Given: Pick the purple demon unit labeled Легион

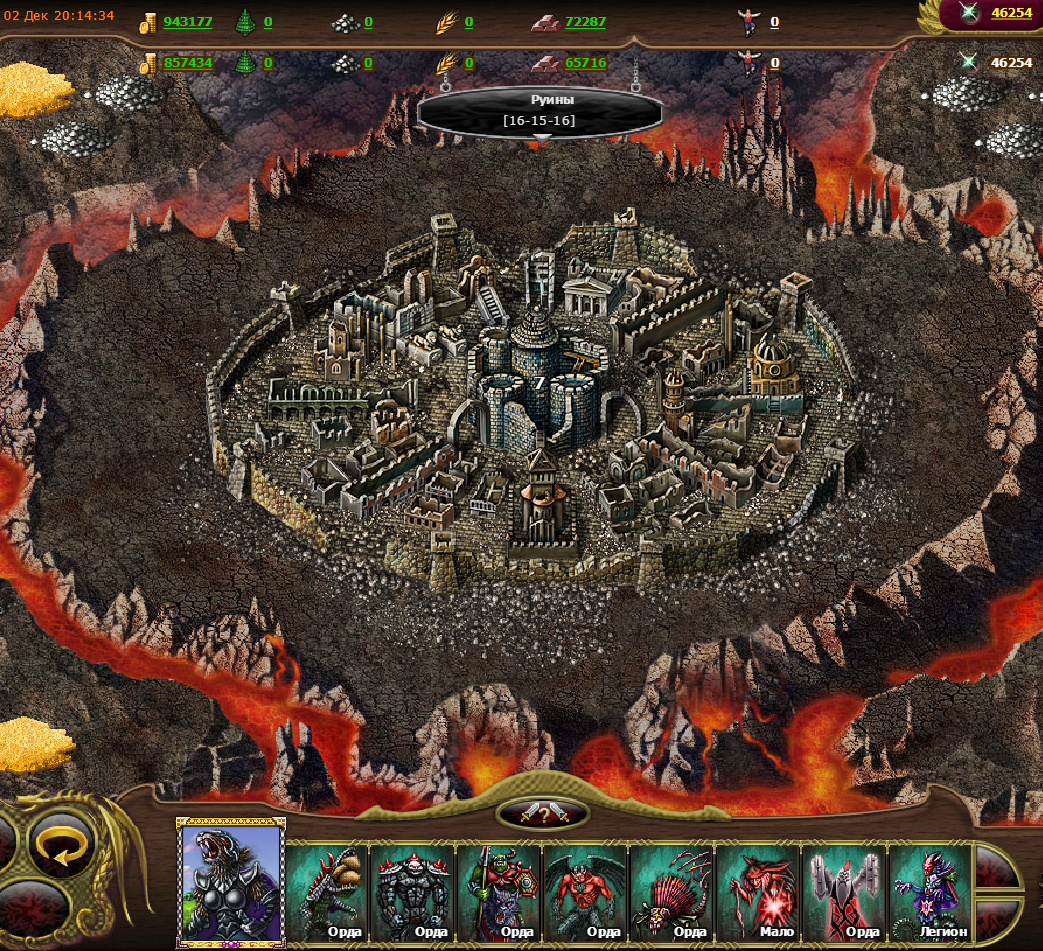Looking at the screenshot, I should [930, 890].
